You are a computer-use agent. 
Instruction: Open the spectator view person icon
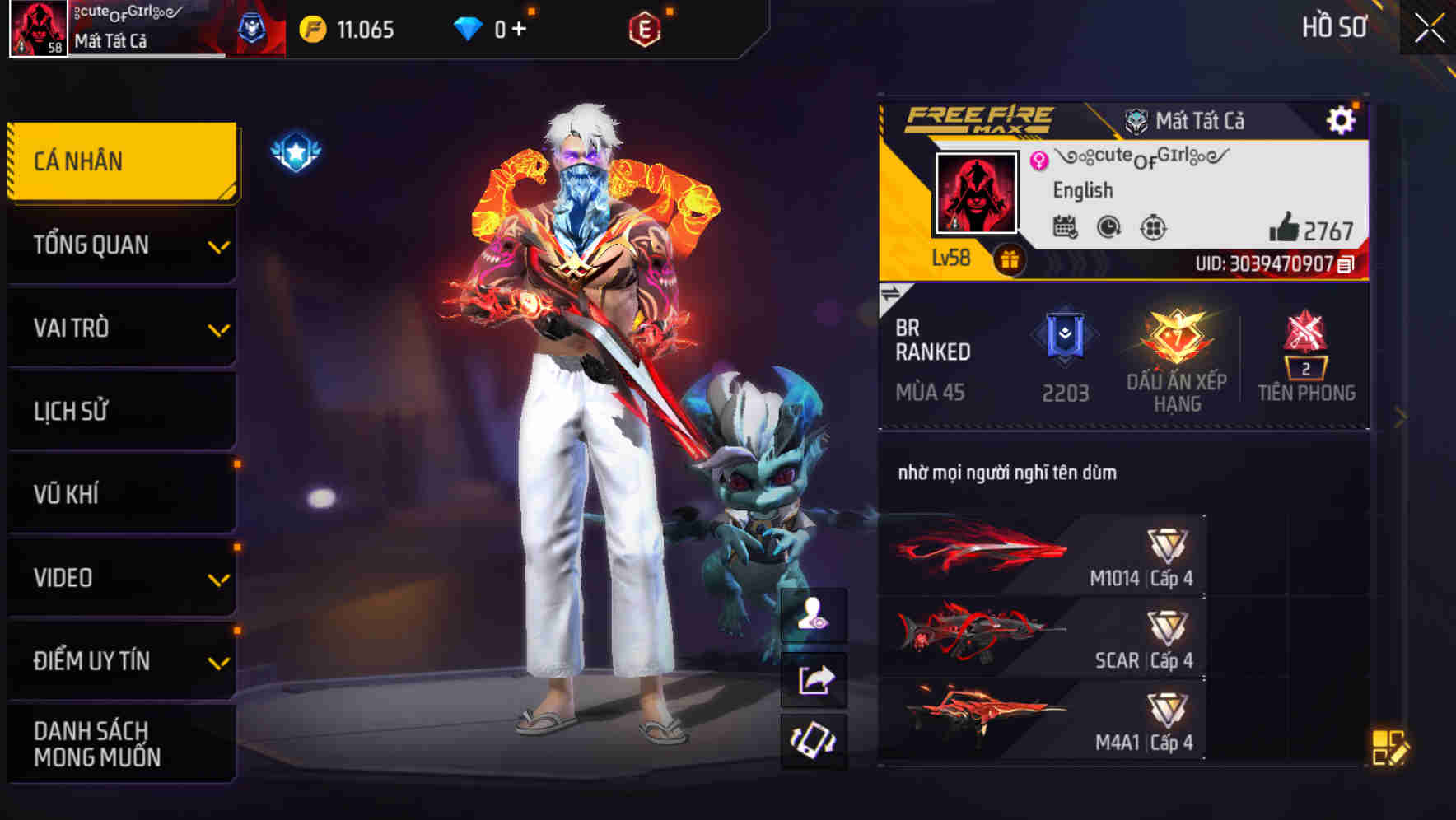point(812,612)
